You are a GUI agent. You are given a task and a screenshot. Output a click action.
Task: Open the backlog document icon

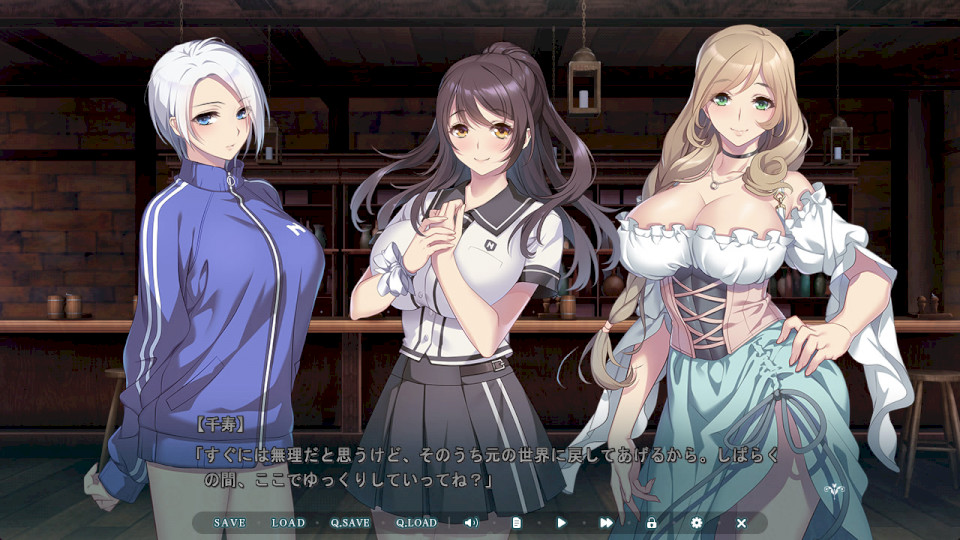517,523
